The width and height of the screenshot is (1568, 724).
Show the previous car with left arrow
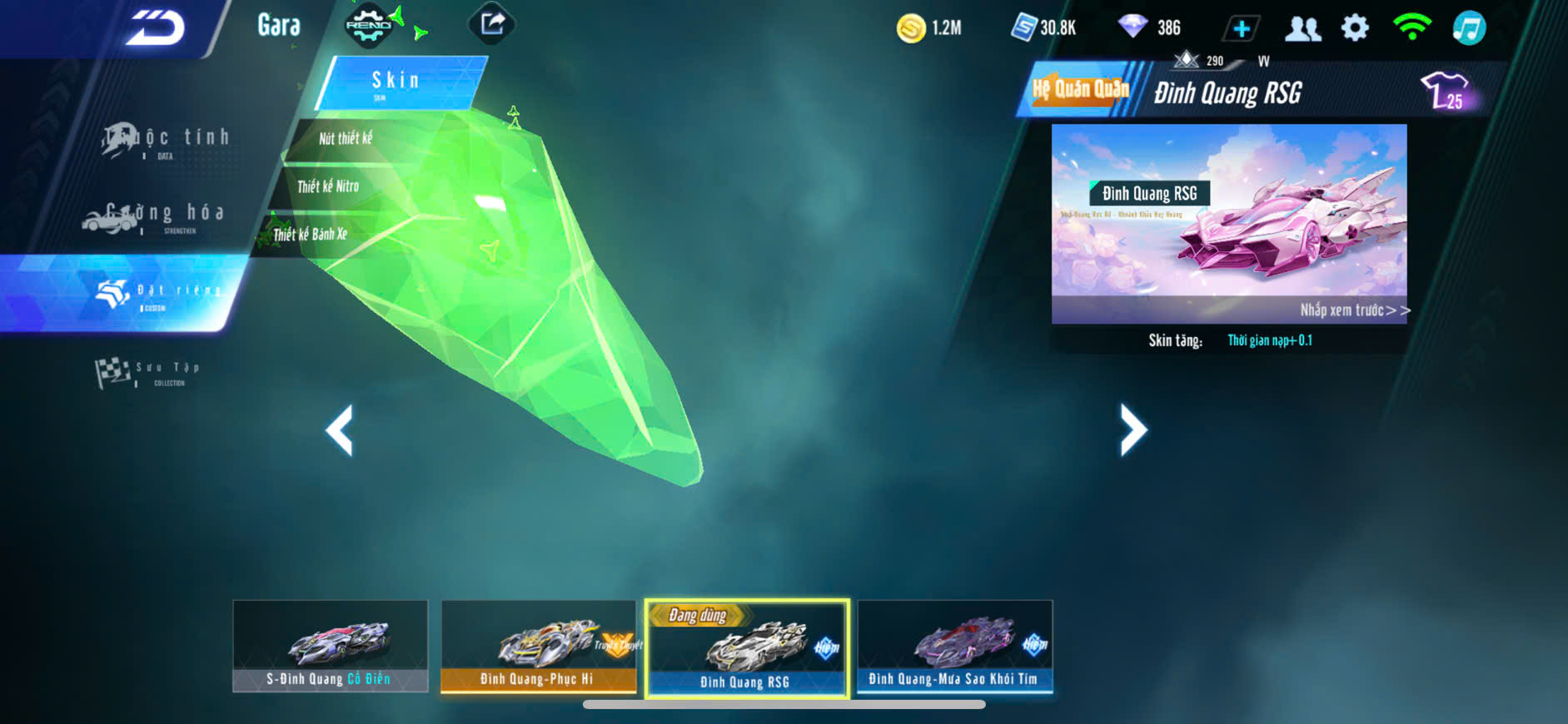point(340,430)
